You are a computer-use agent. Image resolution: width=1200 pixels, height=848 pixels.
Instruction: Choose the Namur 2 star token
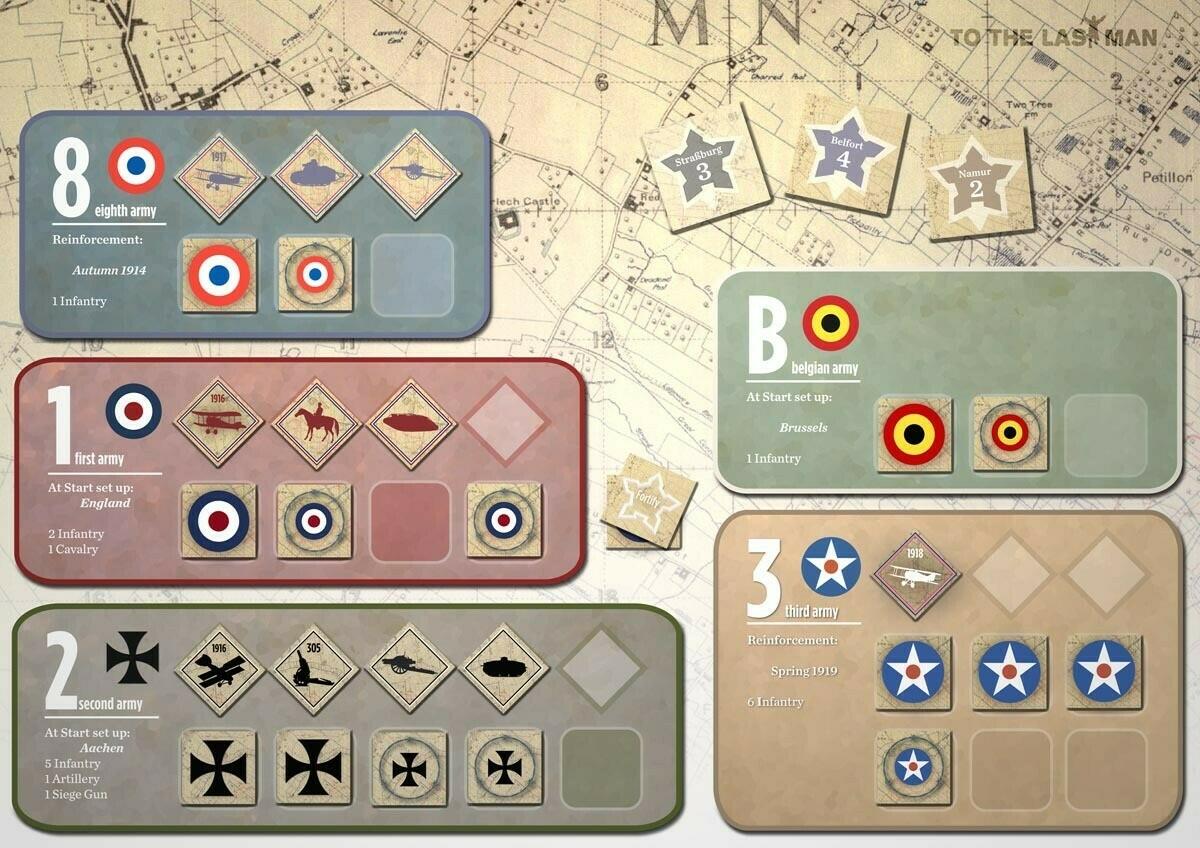pos(976,183)
